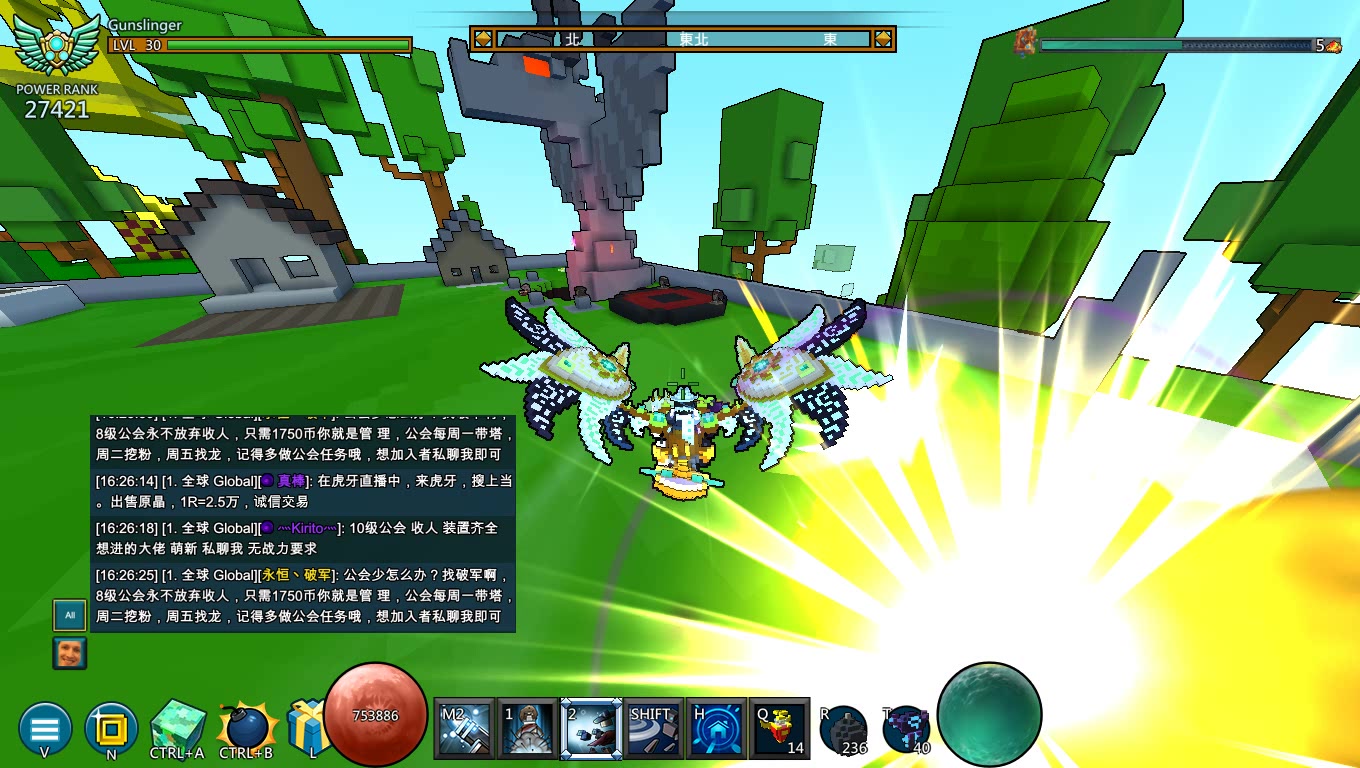Open the blue gift box icon
Image resolution: width=1360 pixels, height=768 pixels.
[306, 727]
